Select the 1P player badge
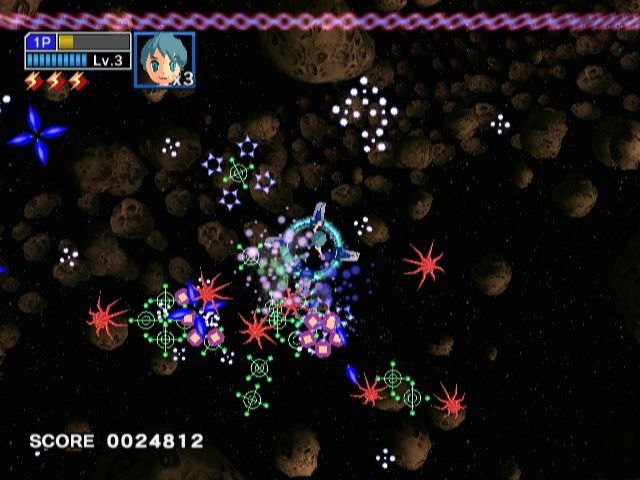 point(42,42)
